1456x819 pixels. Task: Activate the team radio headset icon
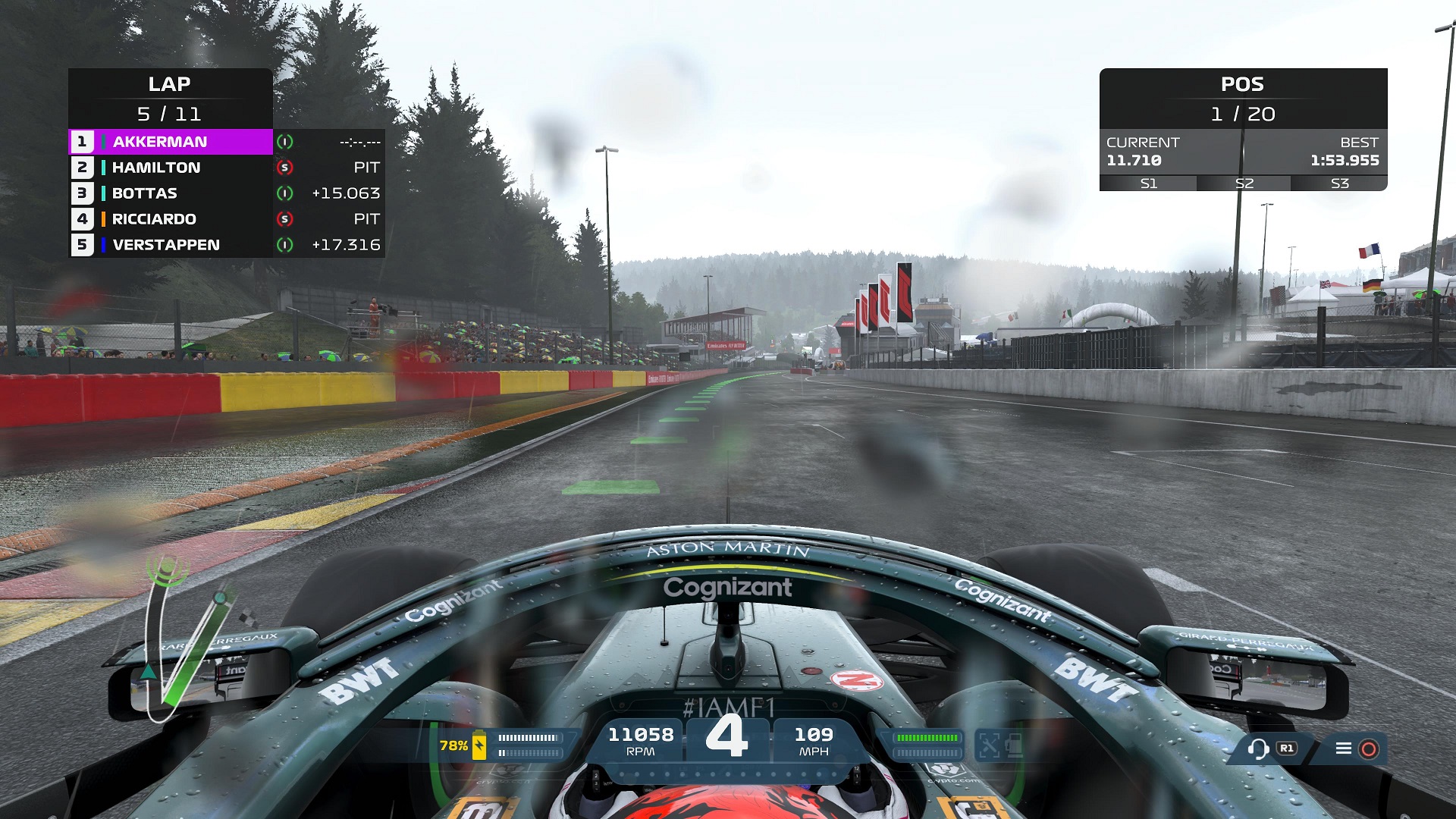[1258, 749]
